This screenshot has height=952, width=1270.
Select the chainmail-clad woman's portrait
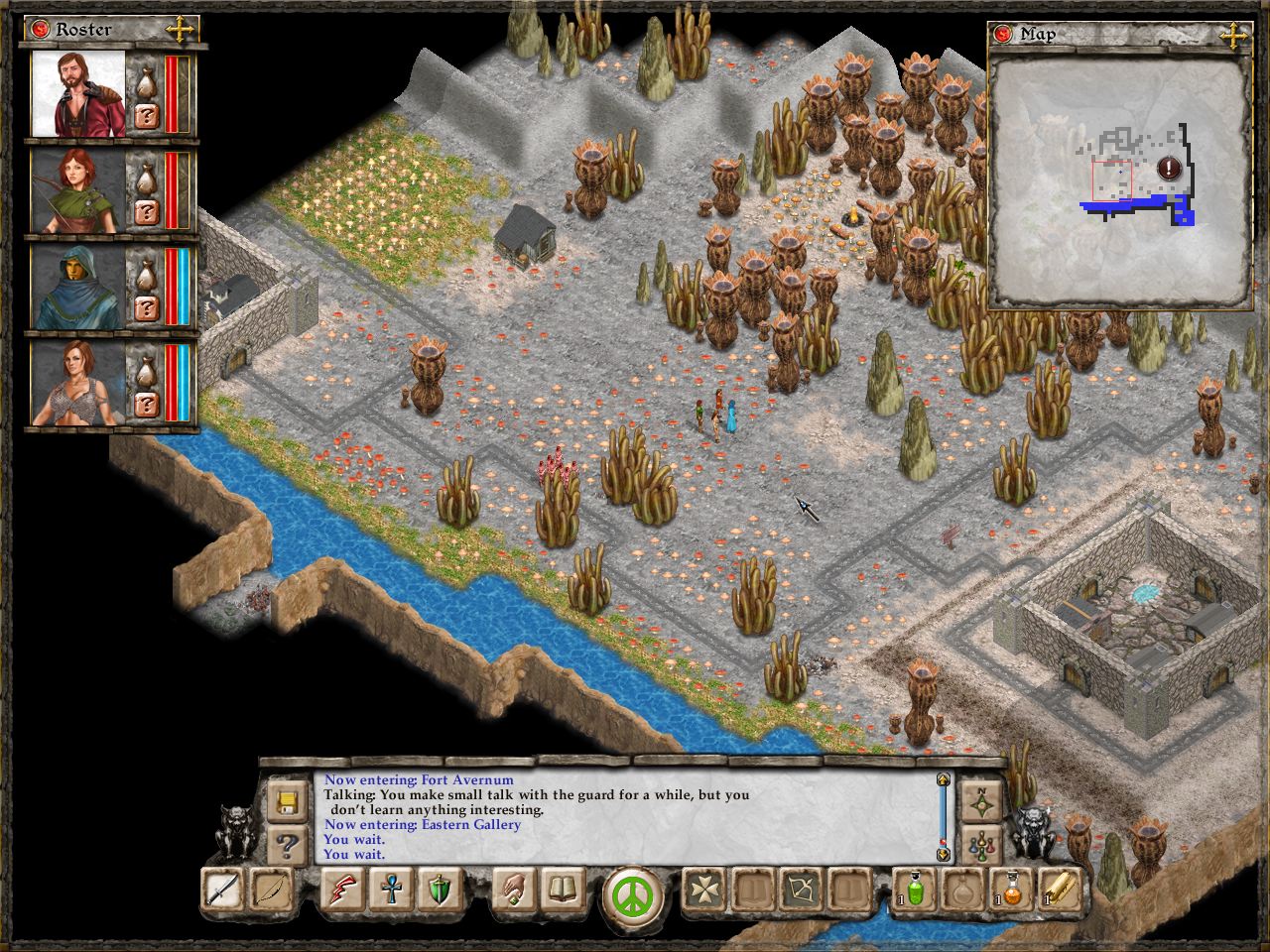click(x=77, y=385)
